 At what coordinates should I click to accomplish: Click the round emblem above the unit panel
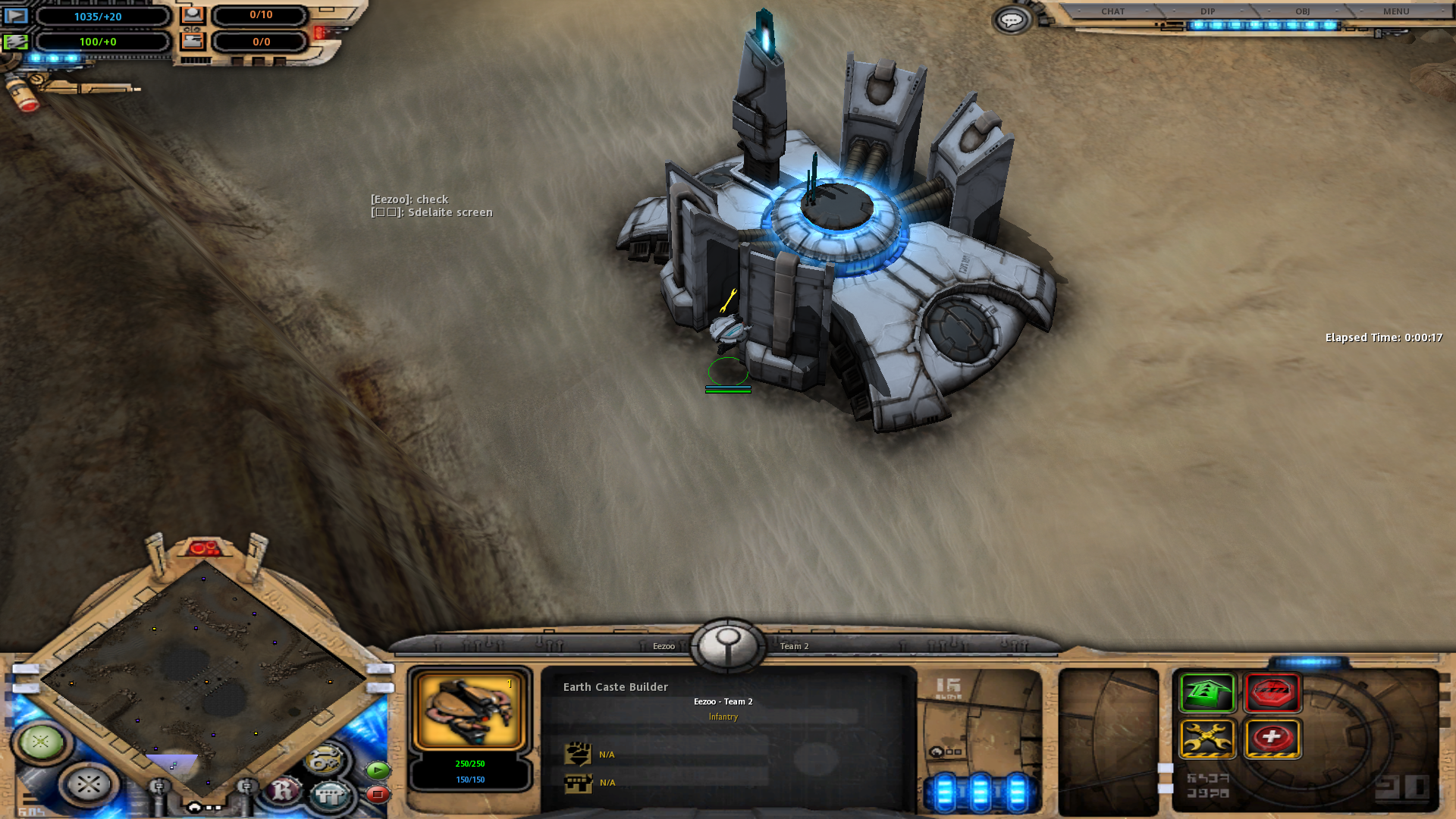[727, 645]
